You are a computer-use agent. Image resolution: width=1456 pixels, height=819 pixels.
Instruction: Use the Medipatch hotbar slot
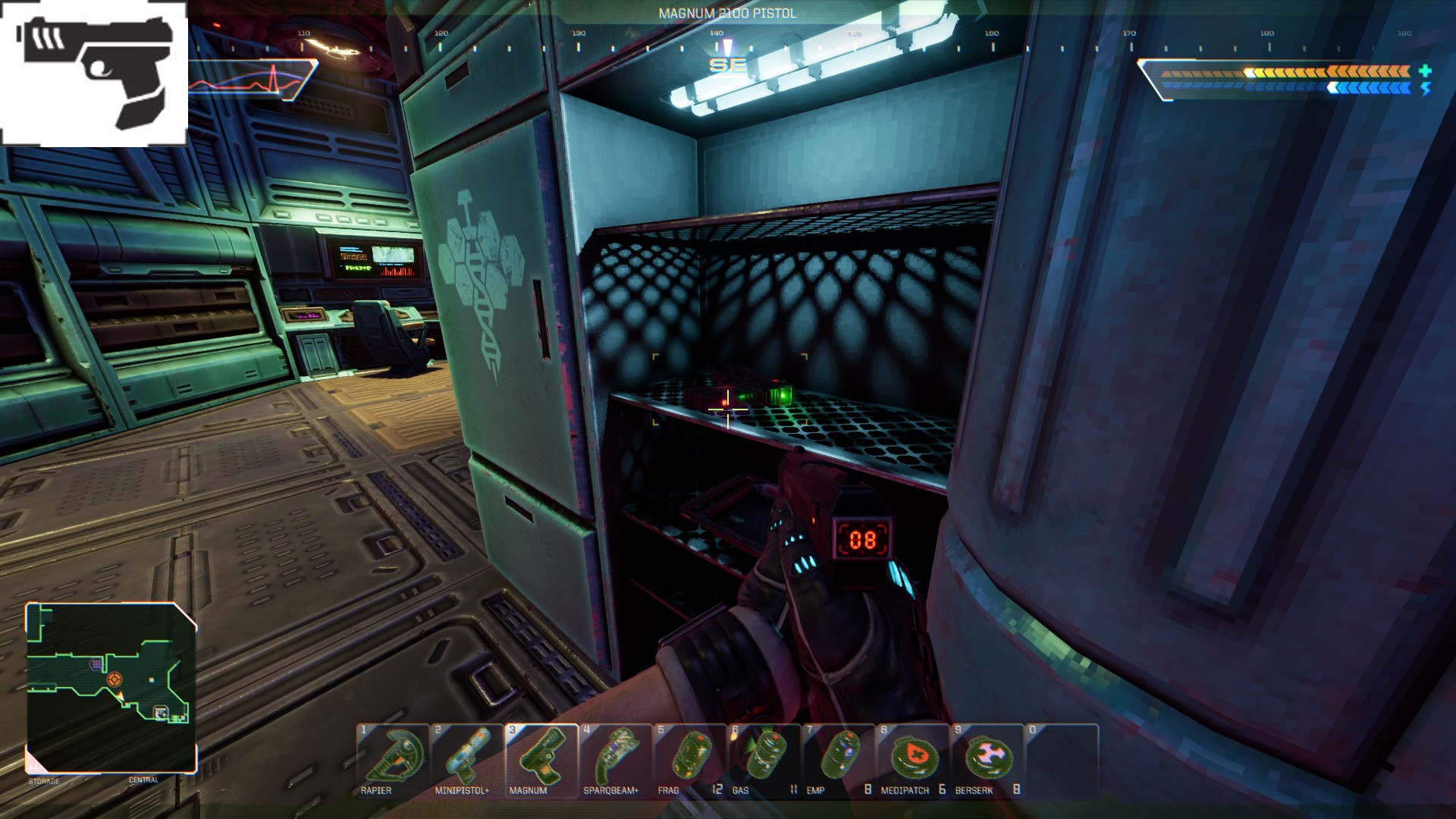tap(912, 759)
